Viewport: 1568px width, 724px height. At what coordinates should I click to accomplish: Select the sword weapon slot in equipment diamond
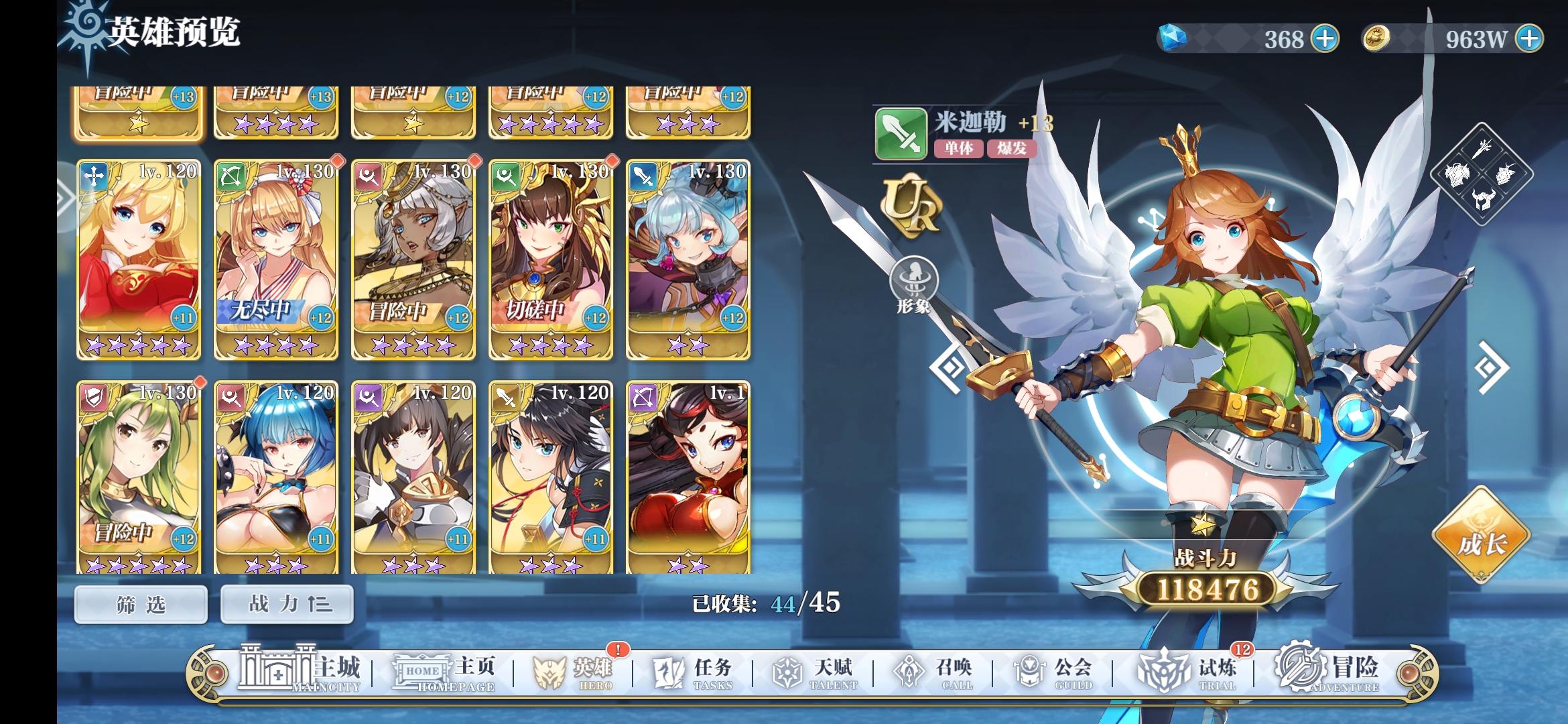(1482, 147)
